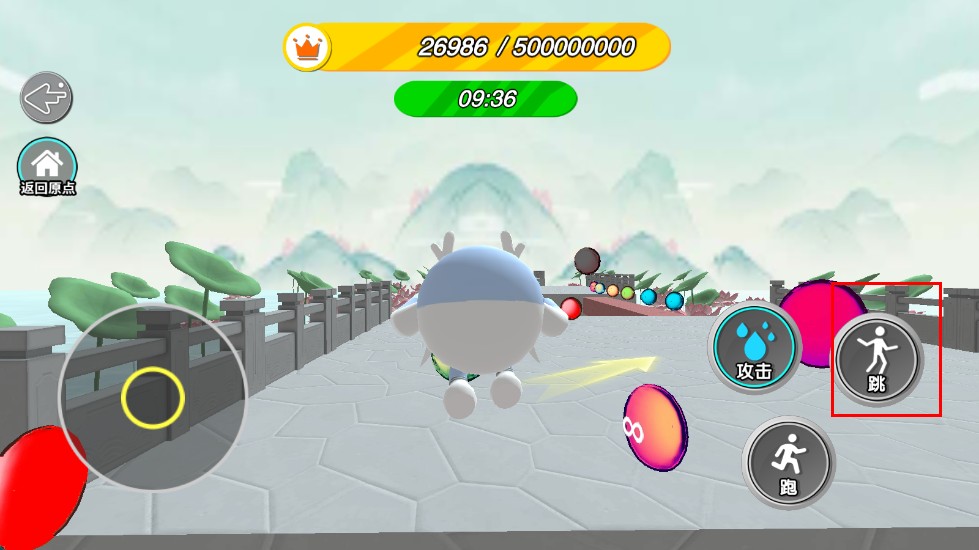Tap the back arrow button
979x550 pixels.
(46, 98)
